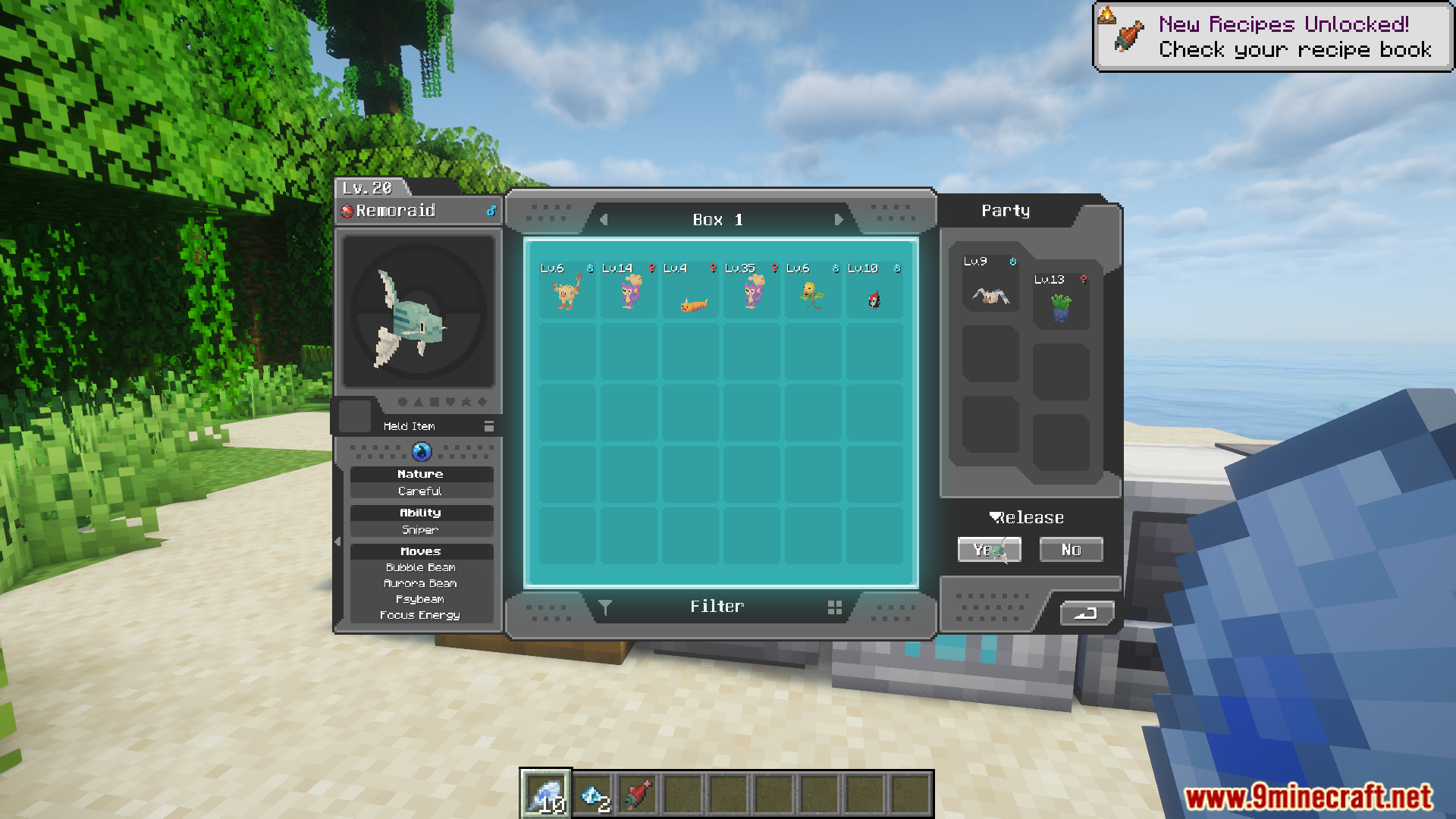This screenshot has height=819, width=1456.
Task: Collapse the summary panel side arrow
Action: 337,541
